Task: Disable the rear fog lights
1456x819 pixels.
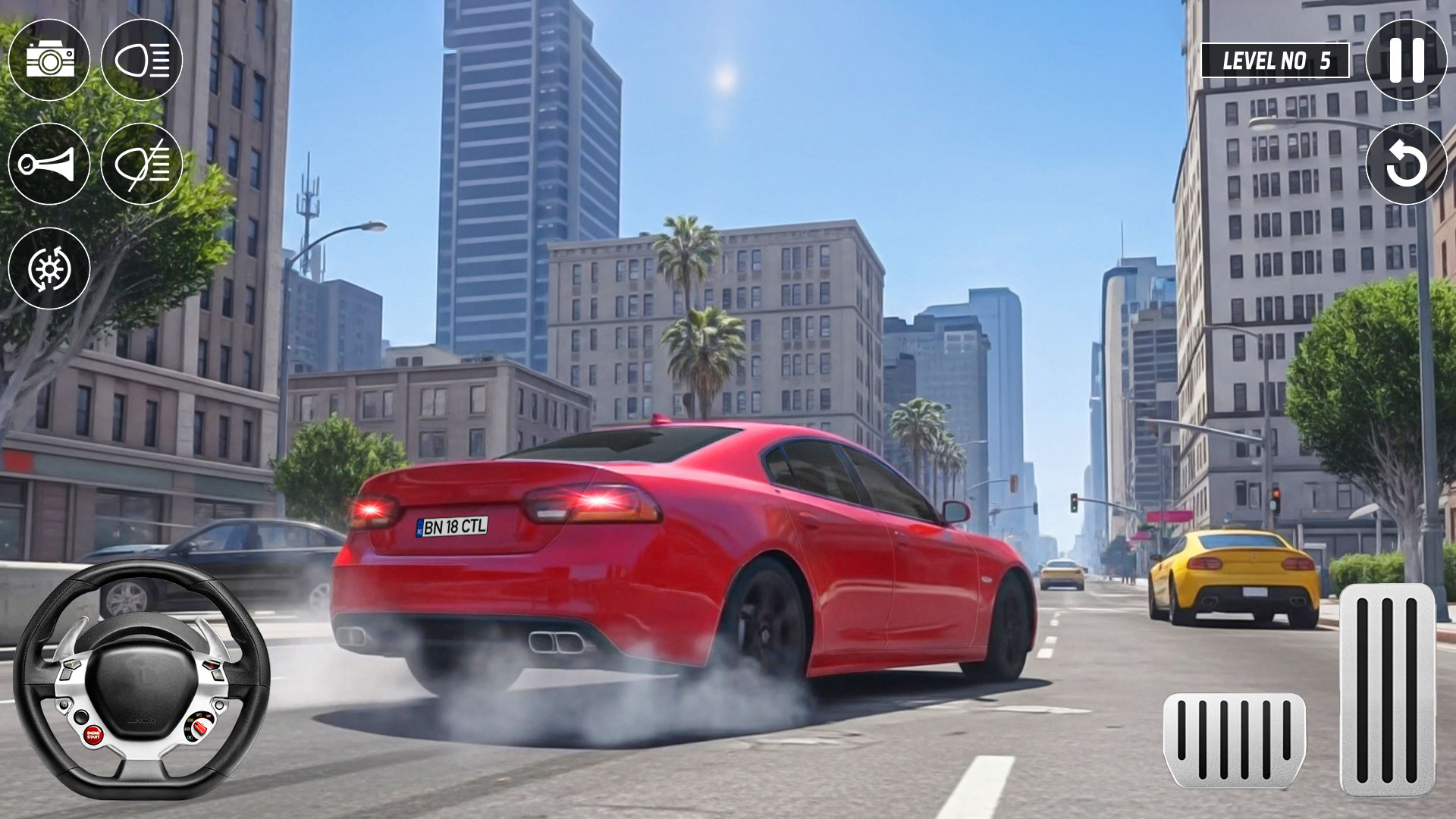Action: 140,161
